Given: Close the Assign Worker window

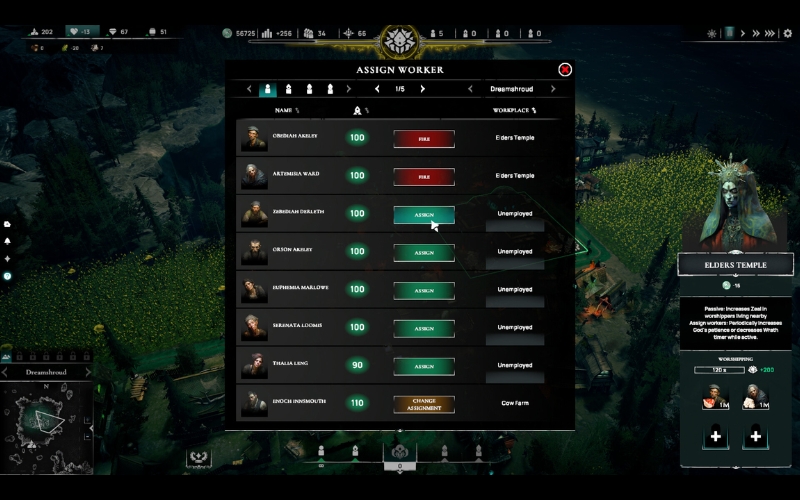Looking at the screenshot, I should pos(565,70).
